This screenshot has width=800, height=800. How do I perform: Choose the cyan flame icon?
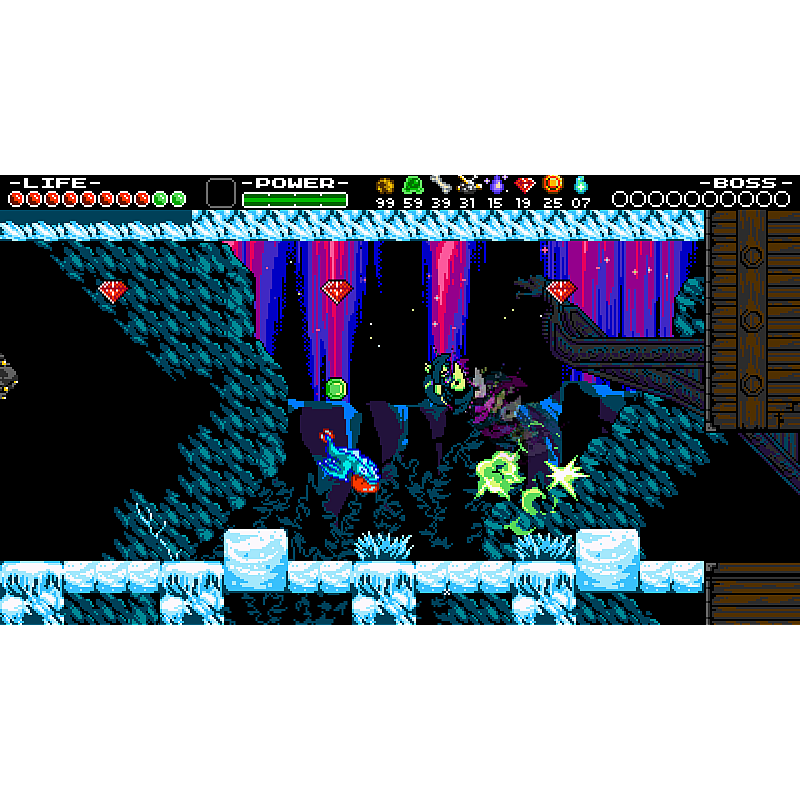[580, 184]
